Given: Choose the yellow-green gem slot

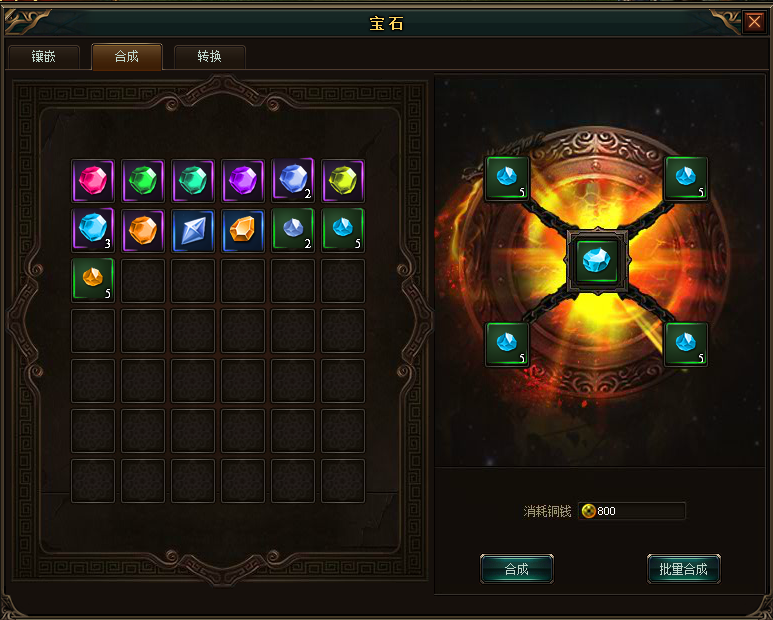Looking at the screenshot, I should point(343,180).
